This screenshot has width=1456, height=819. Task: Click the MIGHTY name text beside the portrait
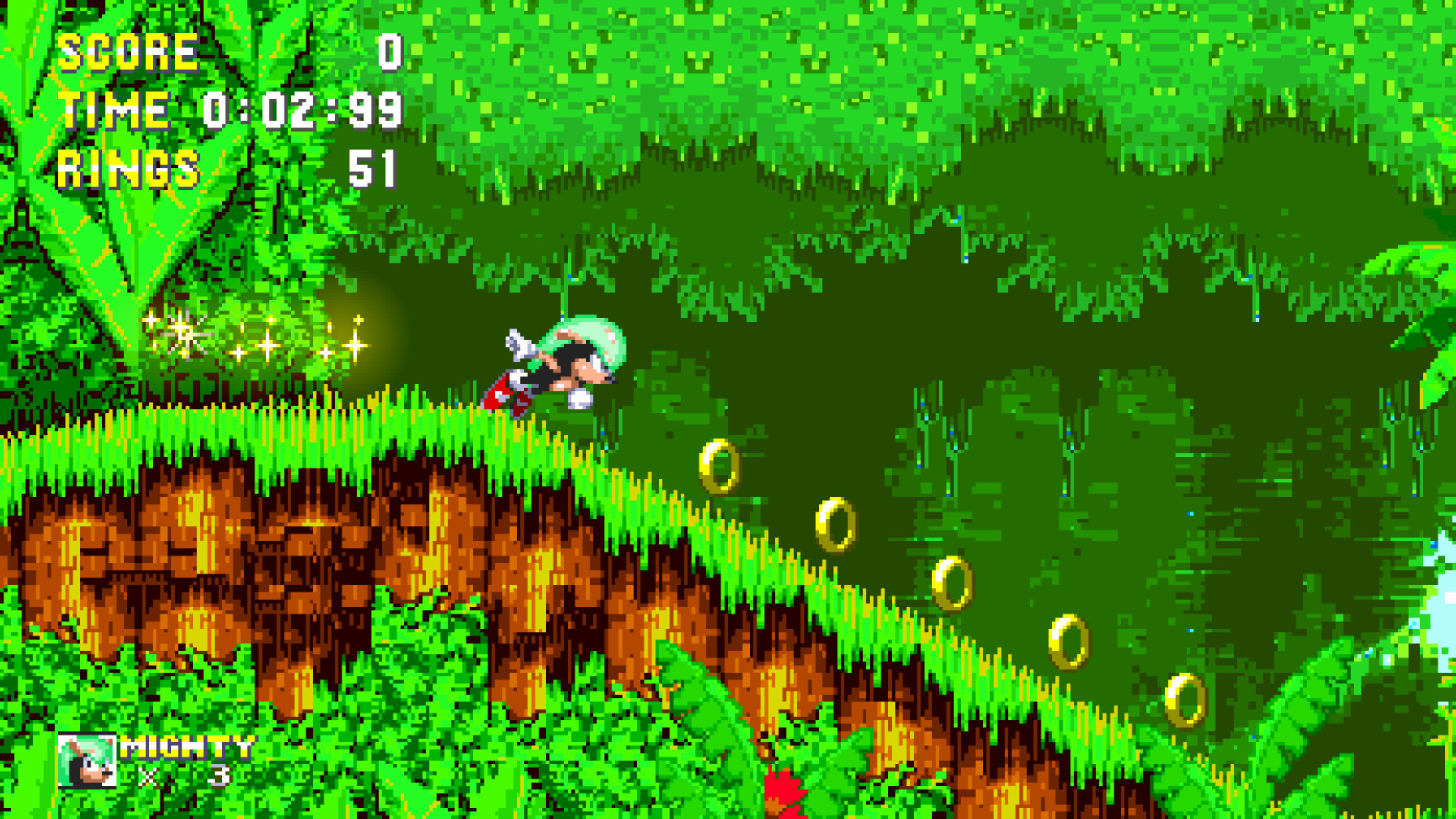coord(188,747)
